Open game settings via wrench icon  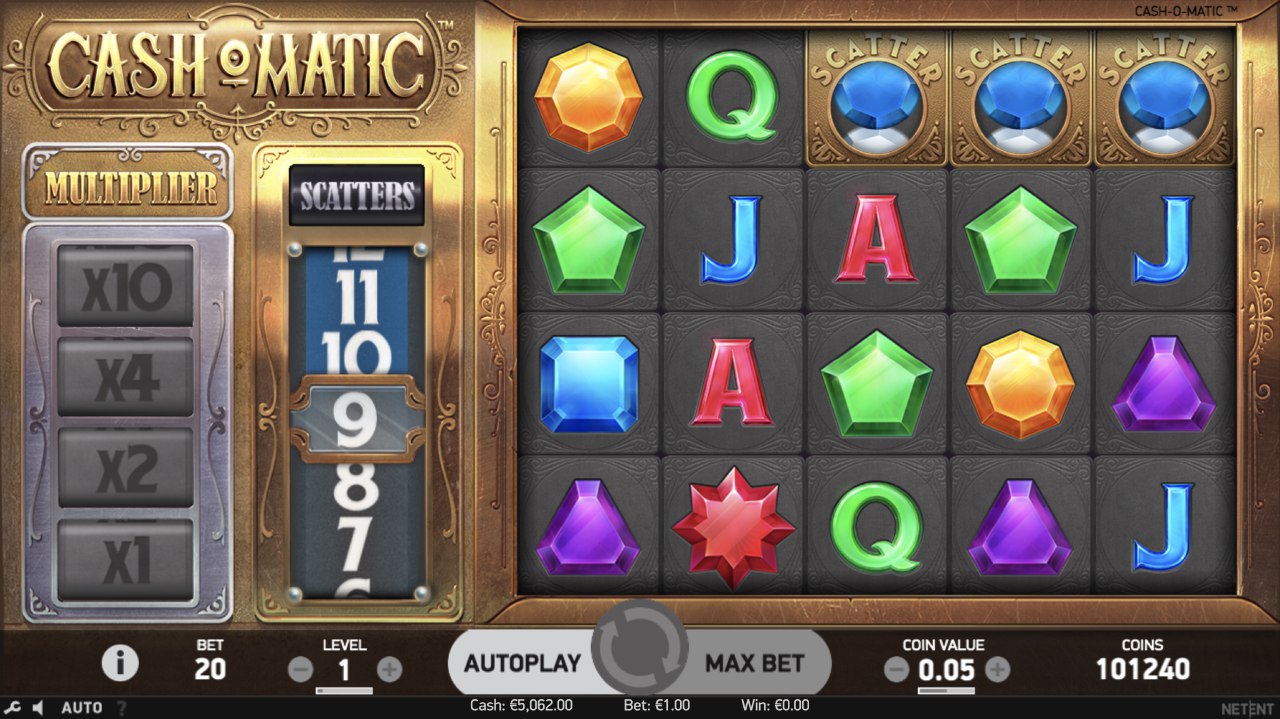[x=13, y=708]
